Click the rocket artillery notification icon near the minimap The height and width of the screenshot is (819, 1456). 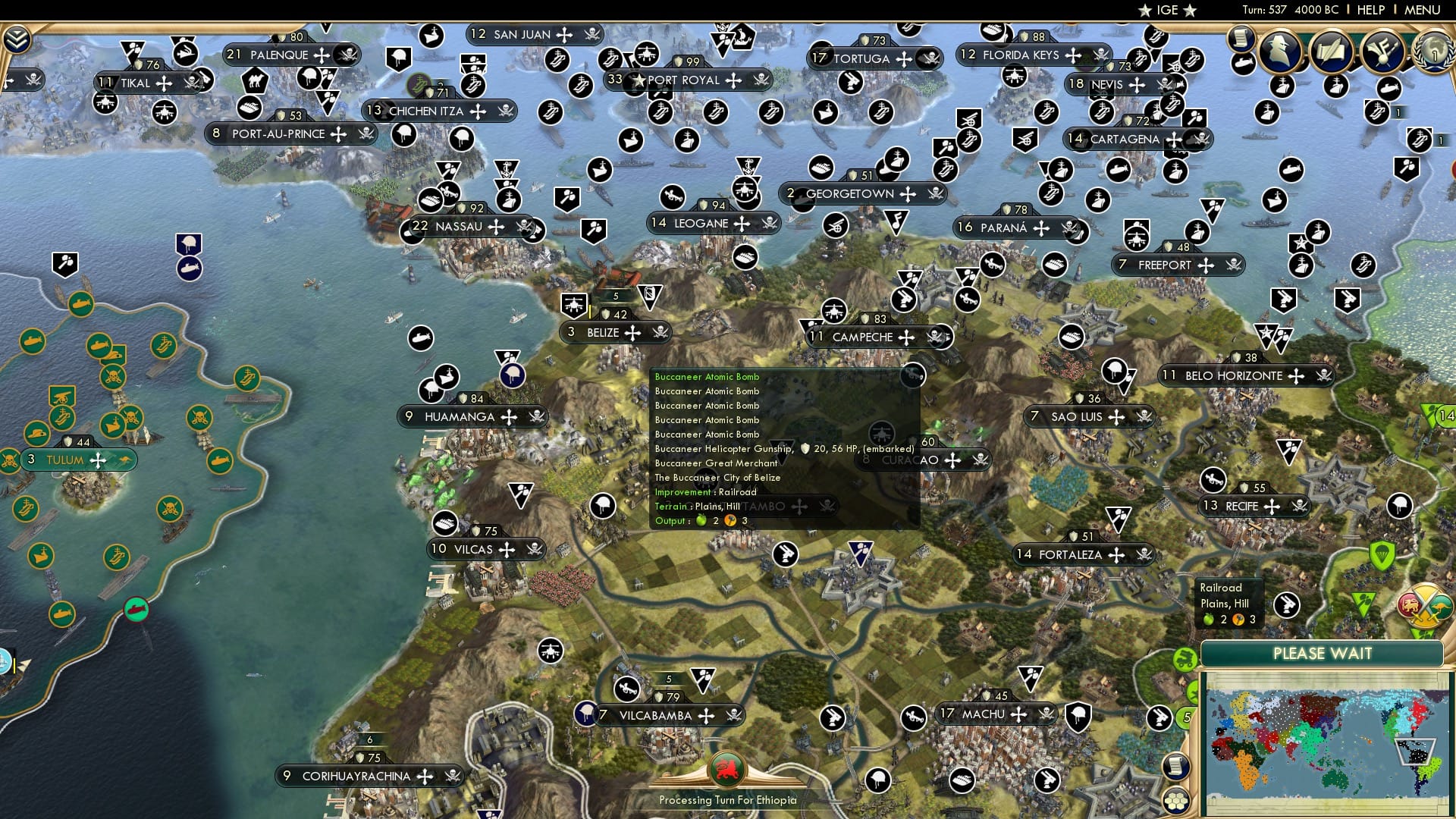pos(1159,718)
